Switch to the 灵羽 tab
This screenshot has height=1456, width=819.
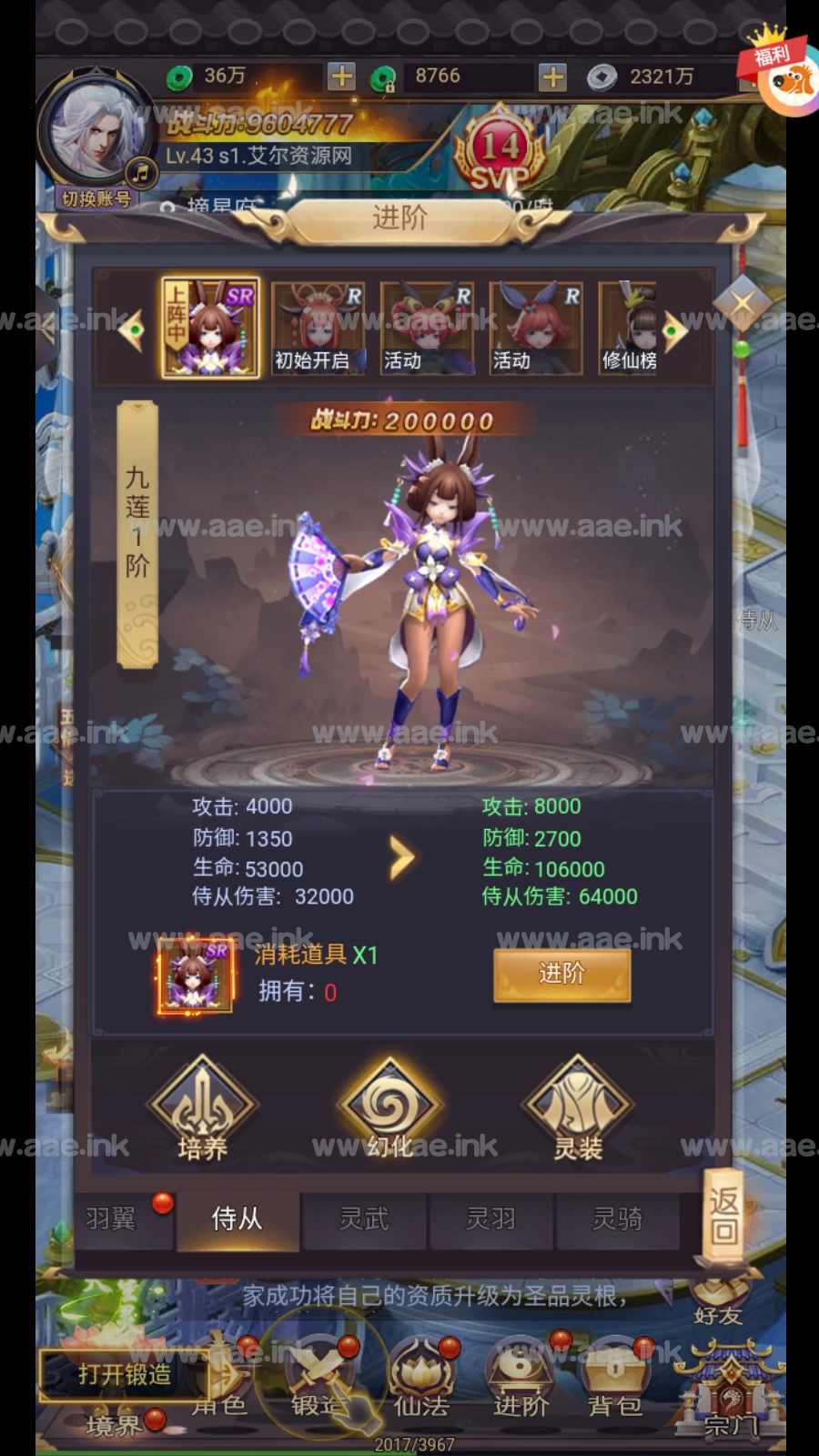pyautogui.click(x=491, y=1218)
